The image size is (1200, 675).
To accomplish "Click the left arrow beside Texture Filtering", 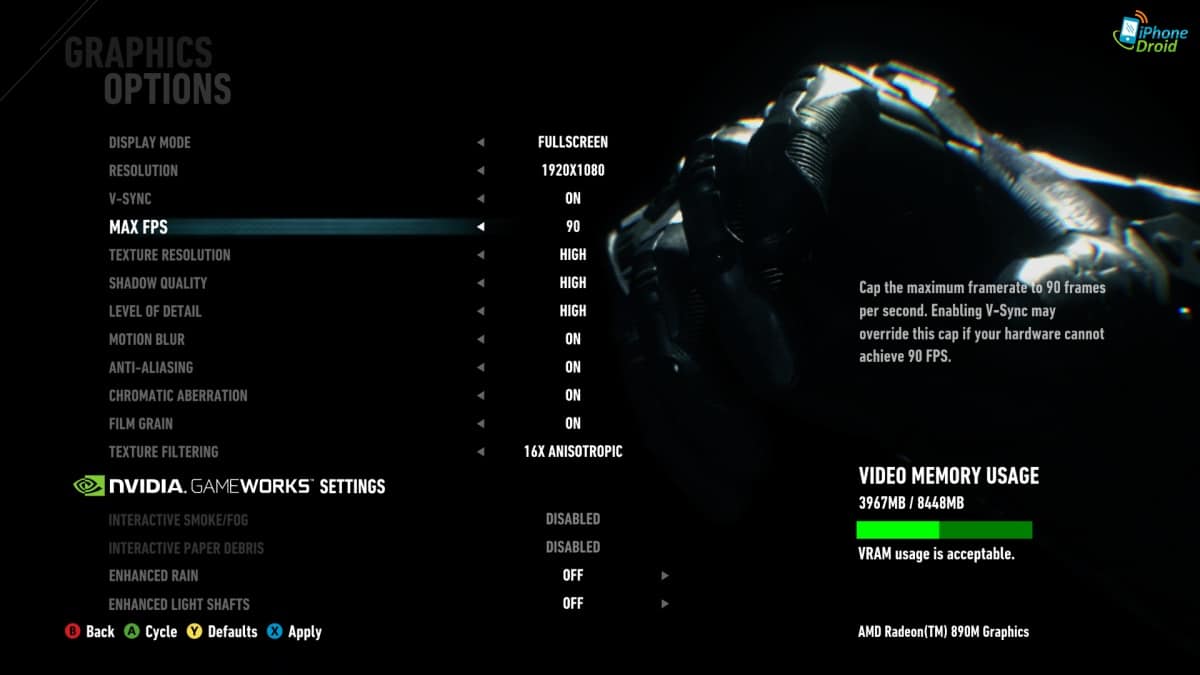I will [481, 452].
